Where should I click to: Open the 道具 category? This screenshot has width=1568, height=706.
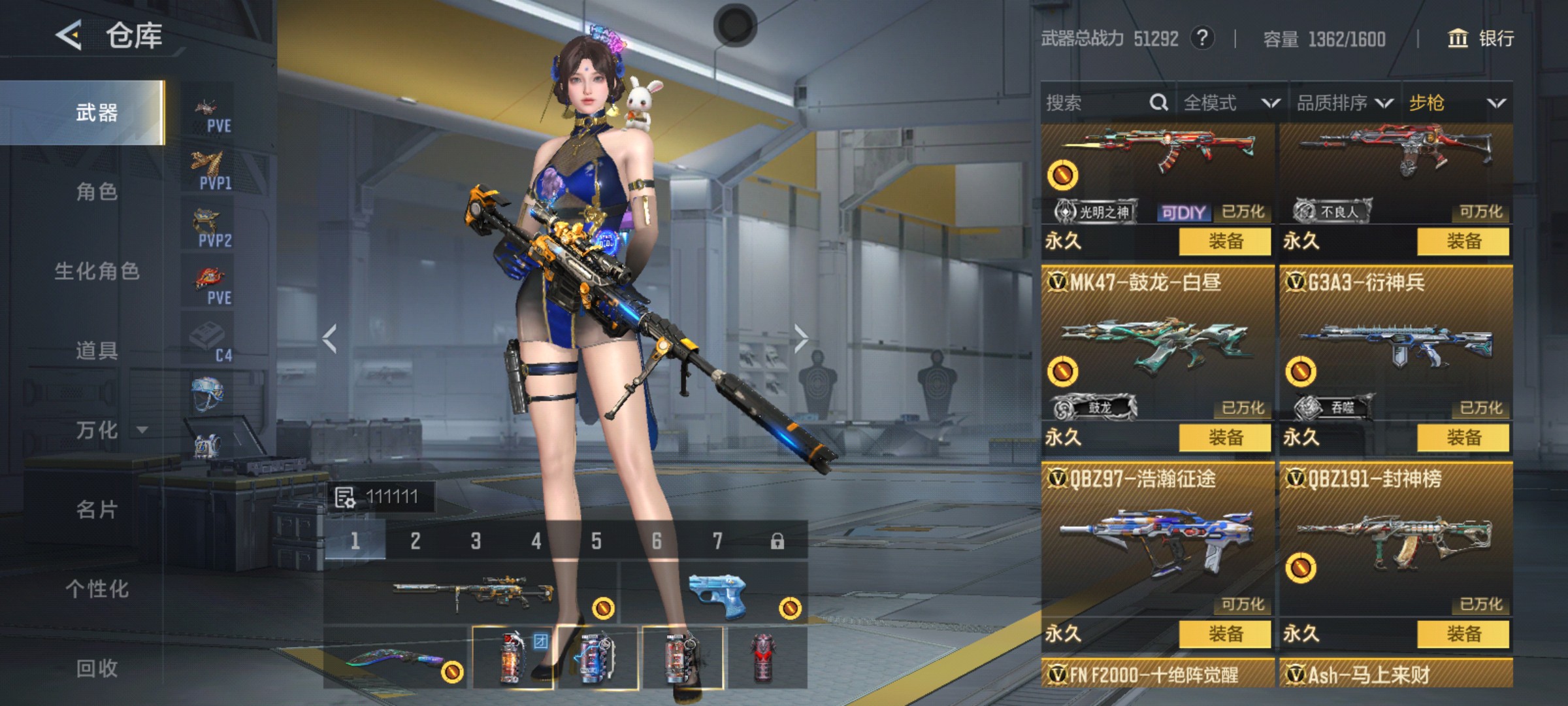(x=97, y=350)
